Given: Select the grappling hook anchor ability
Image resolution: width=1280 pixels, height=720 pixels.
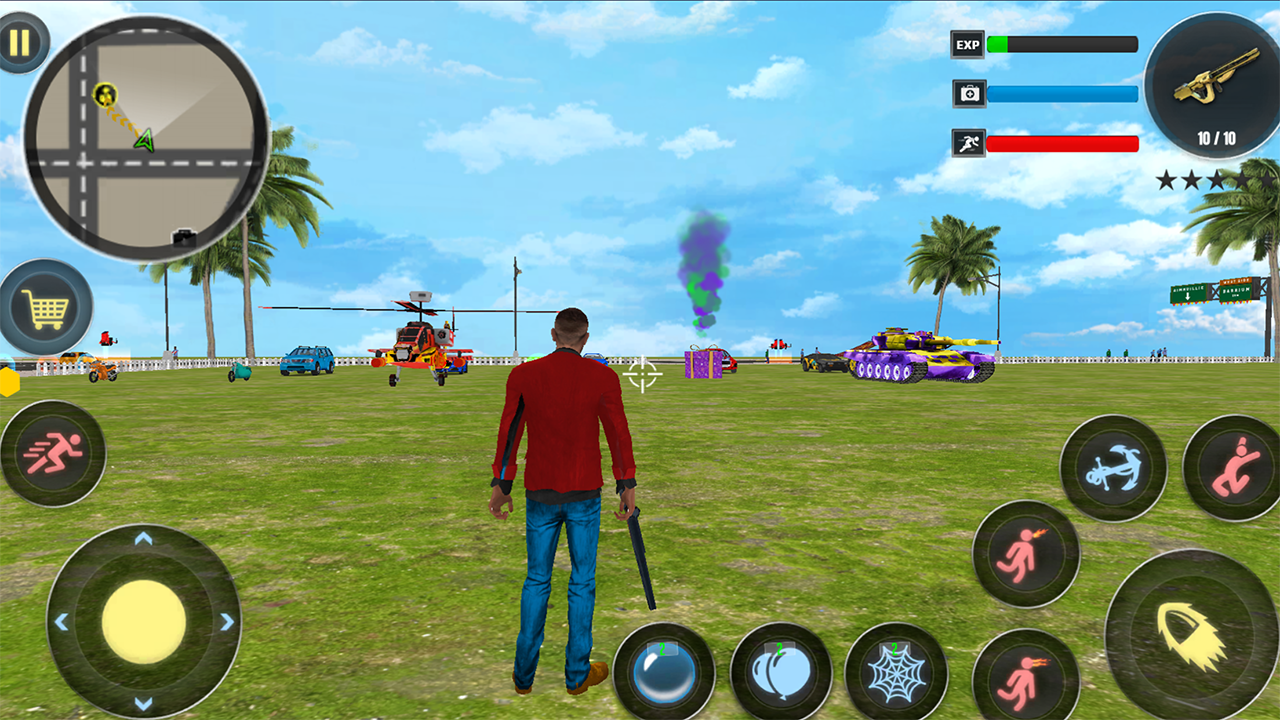Looking at the screenshot, I should [x=1113, y=465].
